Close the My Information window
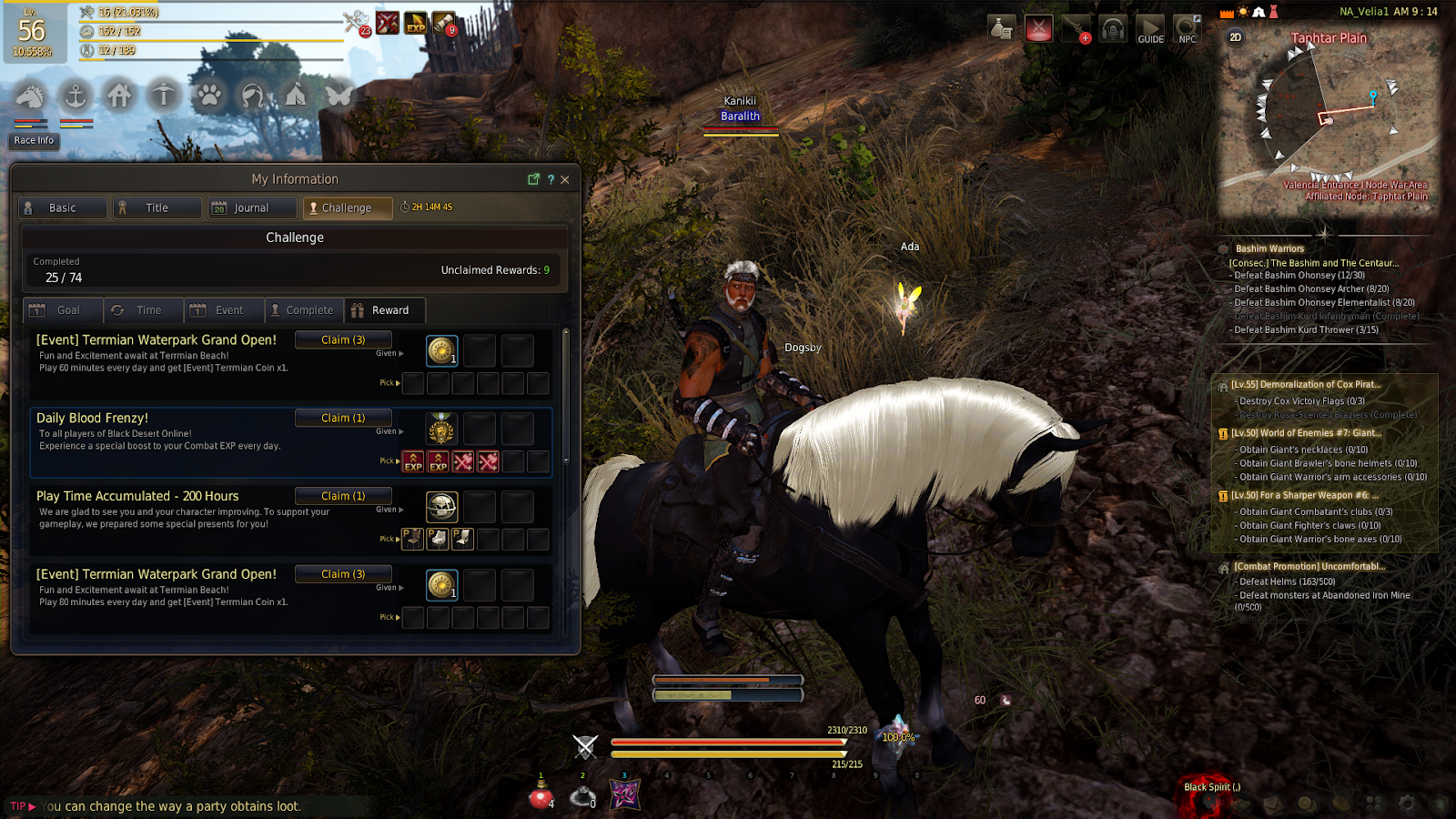 click(x=565, y=179)
